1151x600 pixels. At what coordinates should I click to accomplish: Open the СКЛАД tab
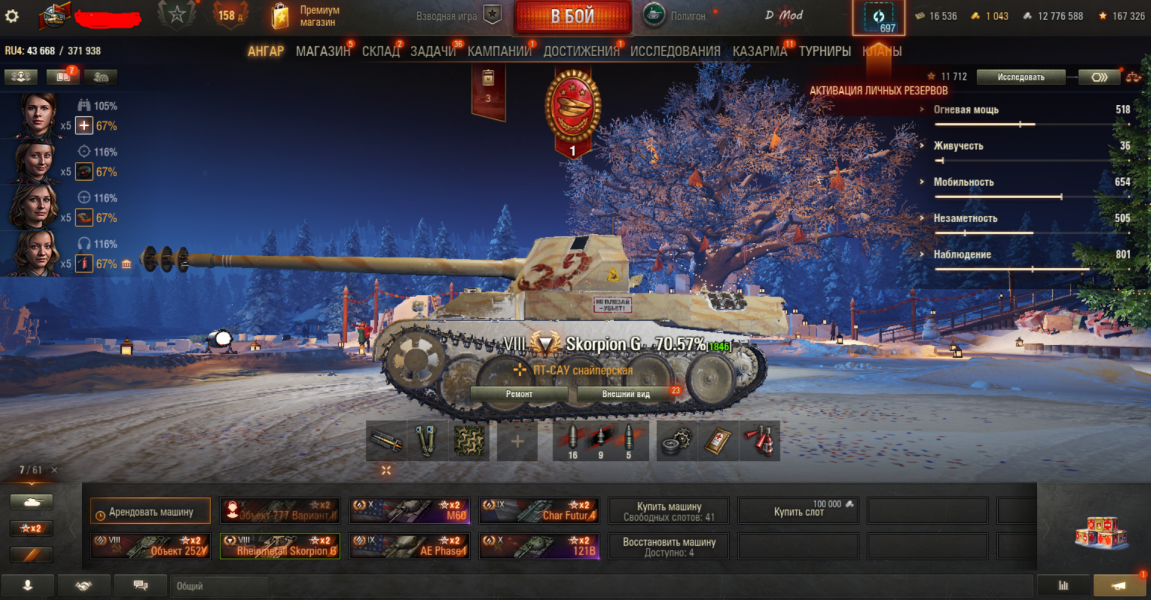coord(381,51)
